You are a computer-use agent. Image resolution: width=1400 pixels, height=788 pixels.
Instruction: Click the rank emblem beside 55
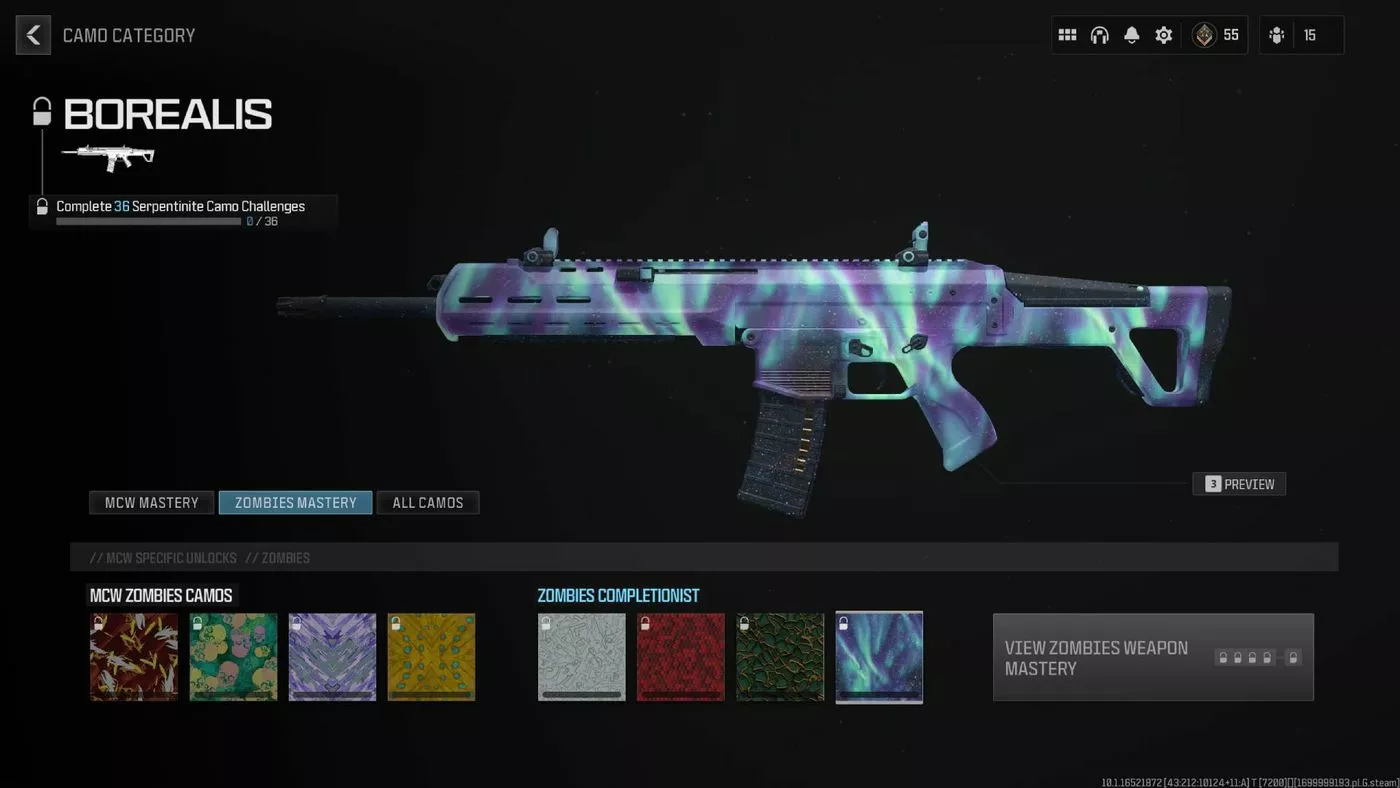pyautogui.click(x=1203, y=34)
